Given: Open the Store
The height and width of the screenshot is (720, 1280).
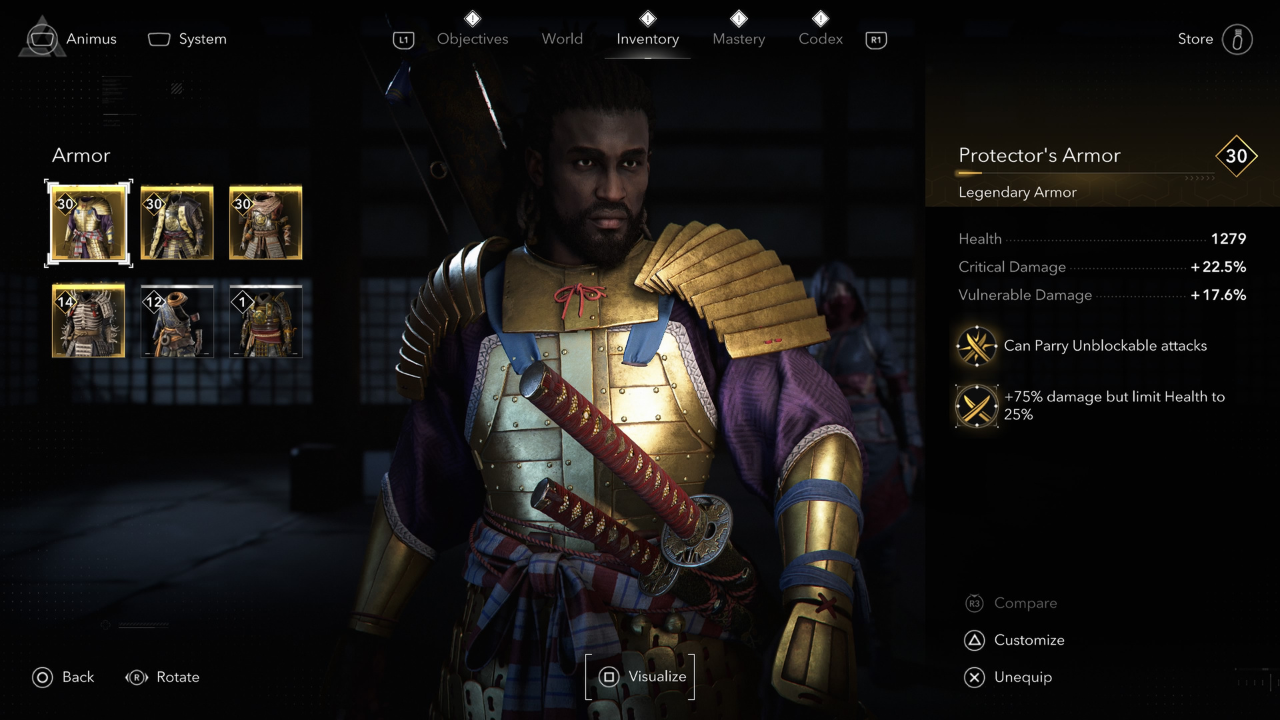Looking at the screenshot, I should (x=1214, y=39).
